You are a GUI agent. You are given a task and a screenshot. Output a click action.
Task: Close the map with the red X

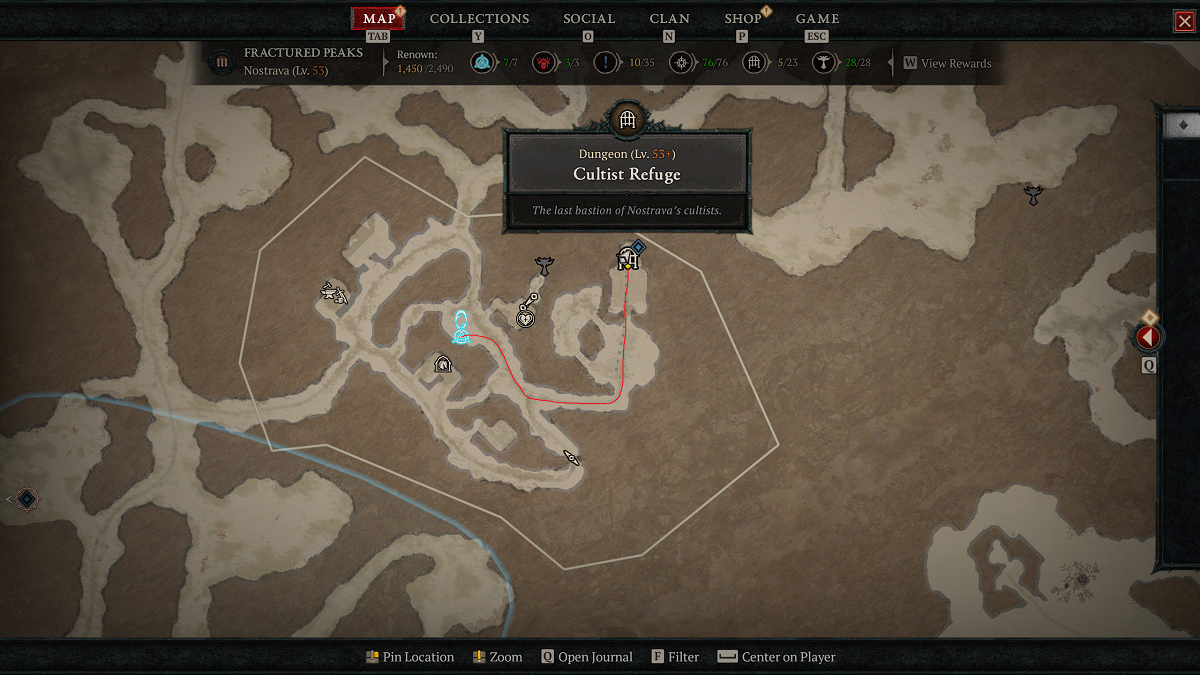(x=1184, y=21)
